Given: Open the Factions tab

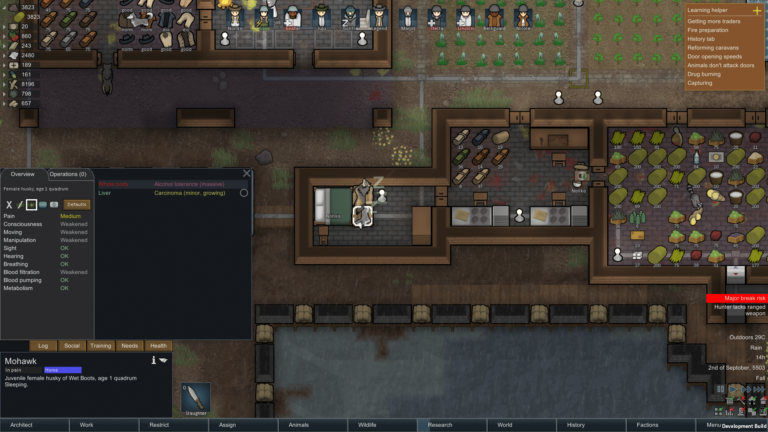Looking at the screenshot, I should 647,425.
